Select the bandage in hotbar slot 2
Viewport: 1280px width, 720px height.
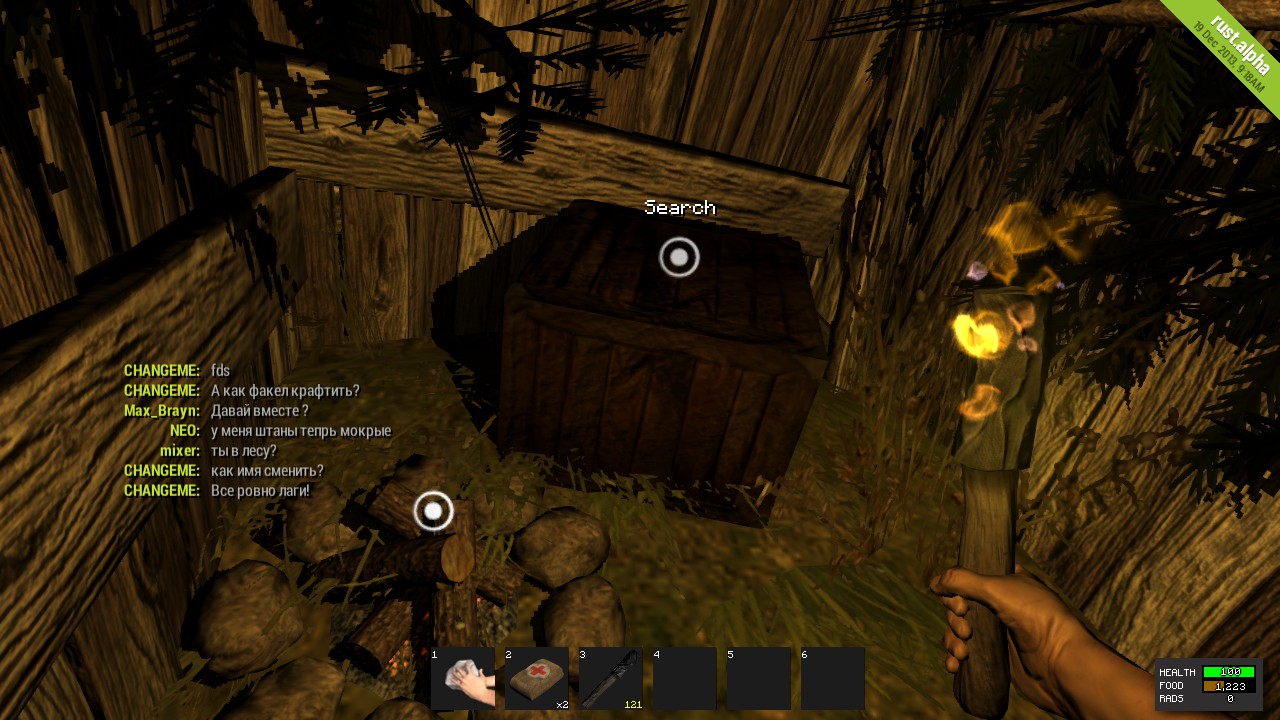pos(537,678)
